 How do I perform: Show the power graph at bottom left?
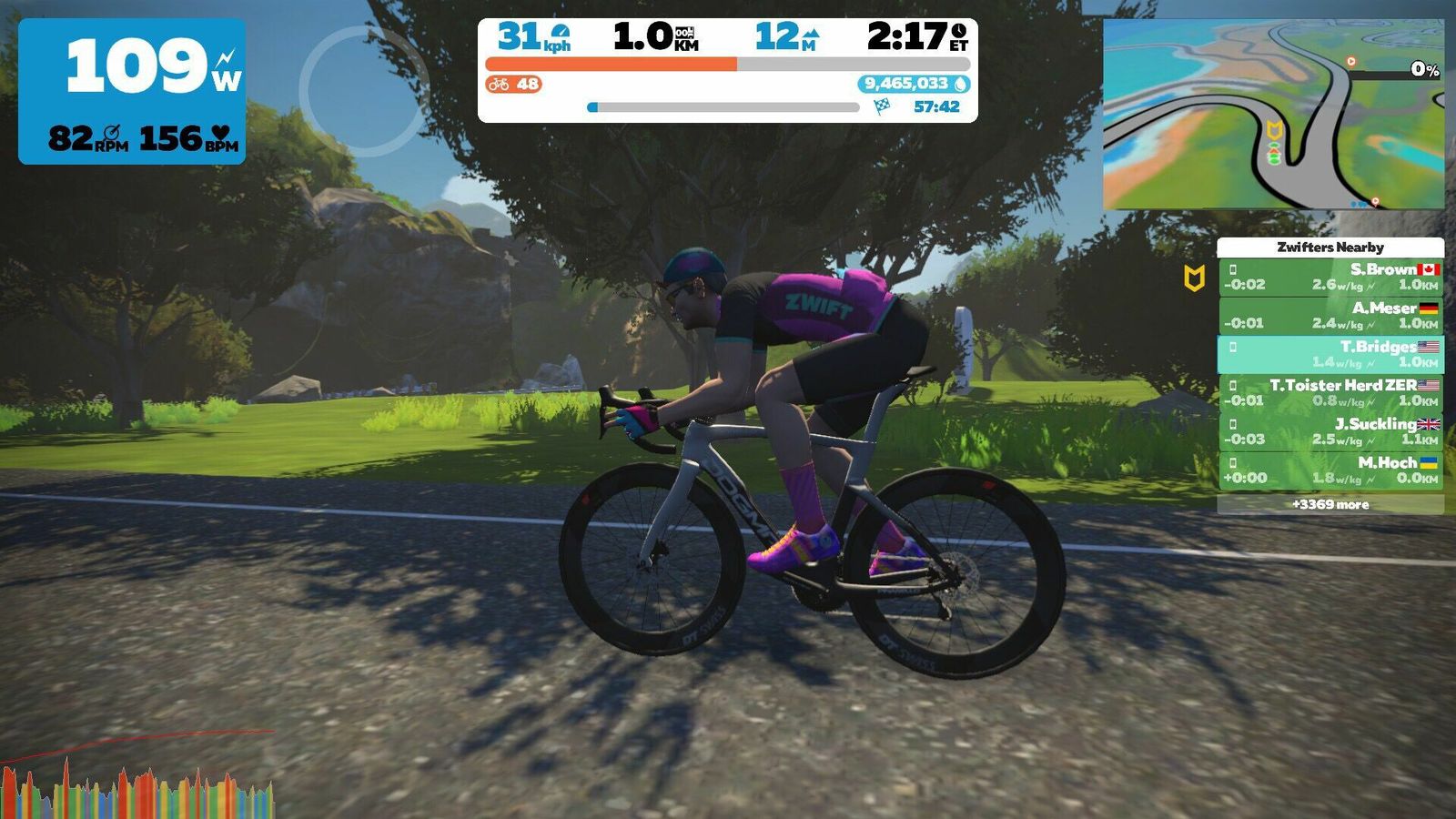tap(136, 781)
